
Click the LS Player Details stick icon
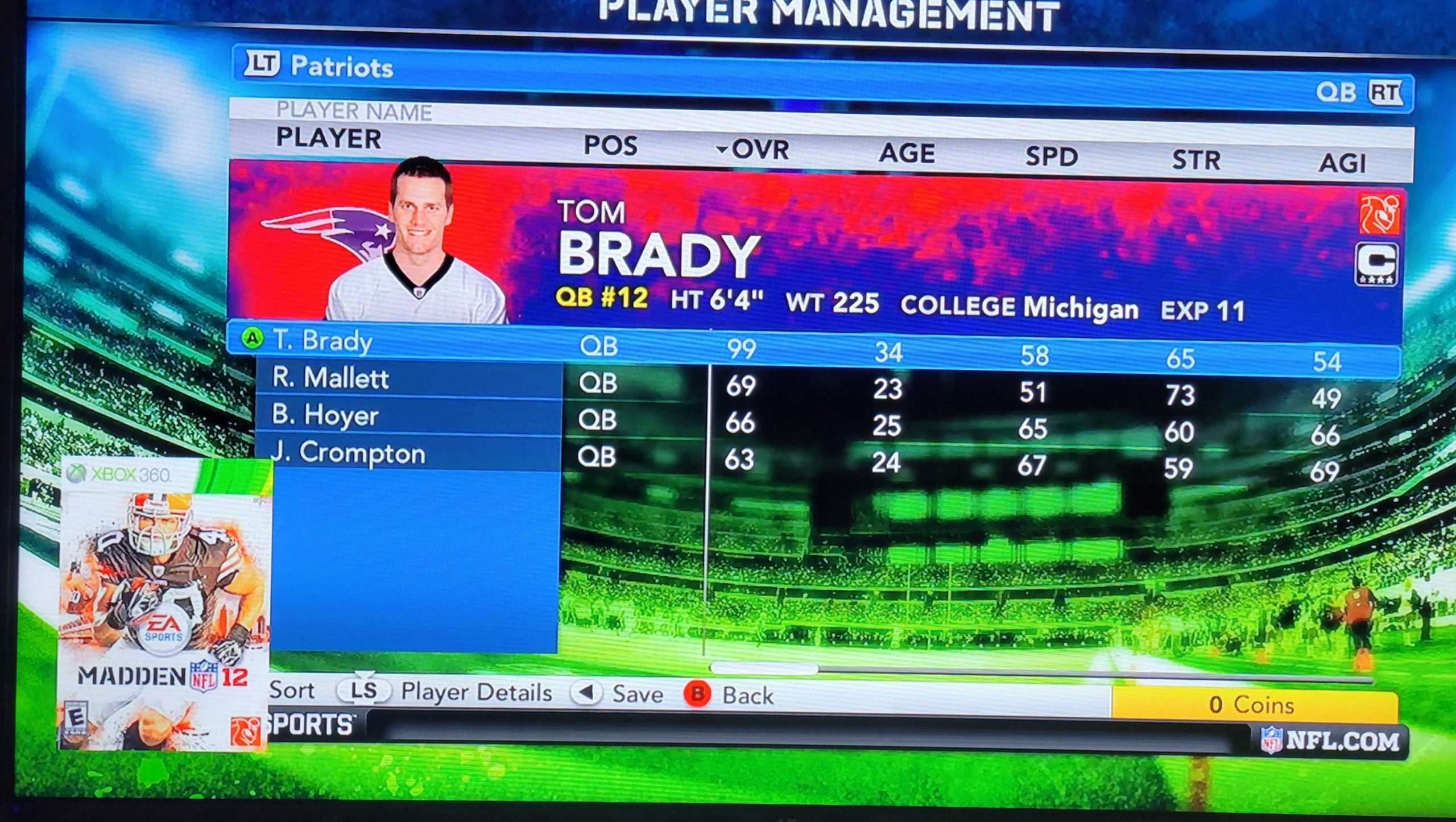363,691
